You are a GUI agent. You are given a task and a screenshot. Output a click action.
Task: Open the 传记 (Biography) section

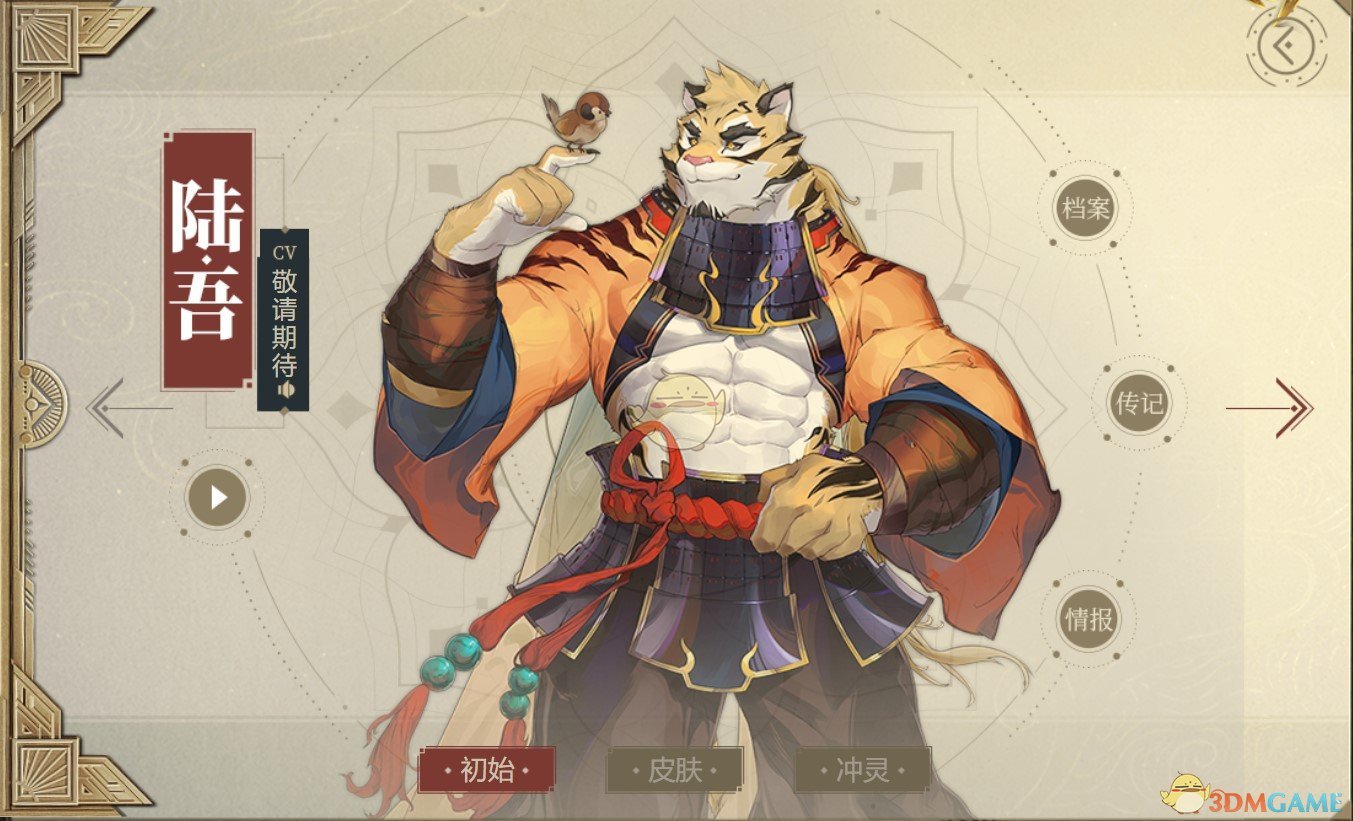[1142, 404]
